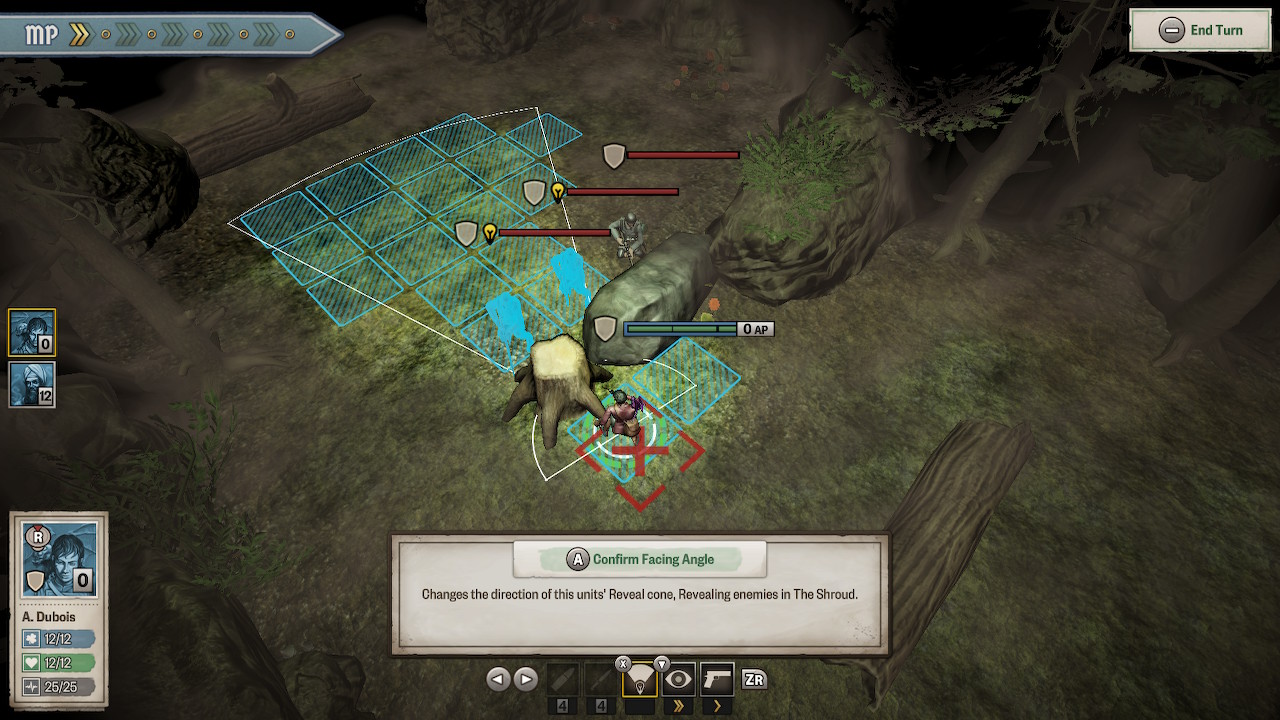Select the reveal cone facing ability
The width and height of the screenshot is (1280, 720).
point(640,680)
